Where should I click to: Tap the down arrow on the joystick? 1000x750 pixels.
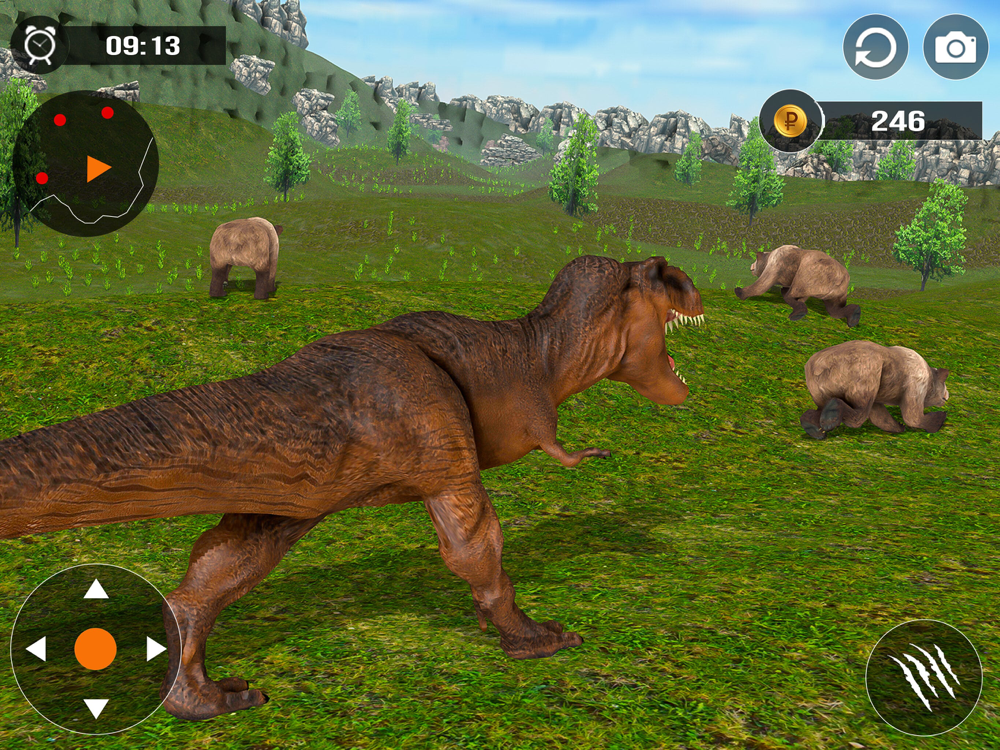click(x=96, y=709)
